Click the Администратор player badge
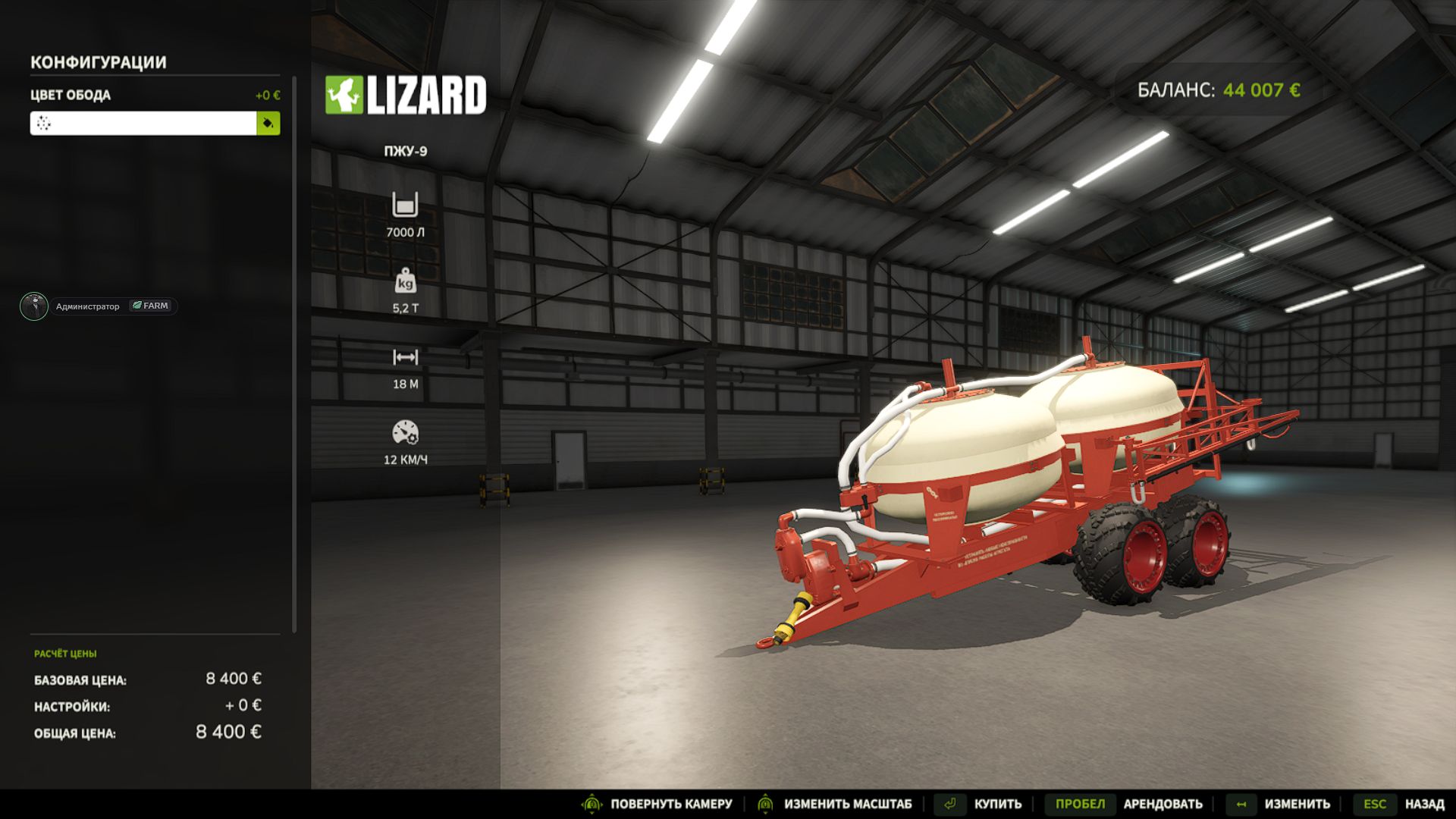 (x=99, y=306)
